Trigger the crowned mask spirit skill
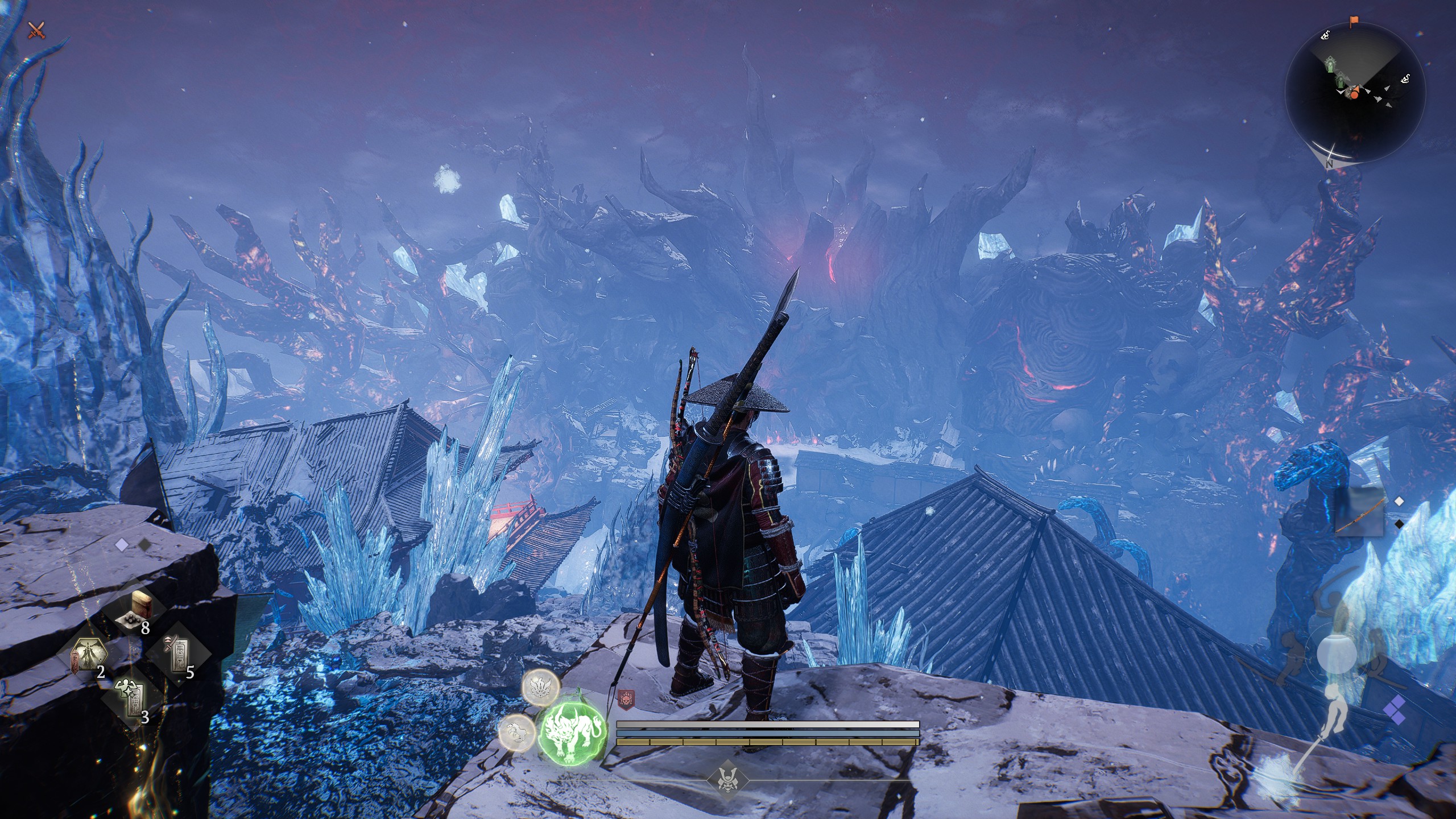Image resolution: width=1456 pixels, height=819 pixels. coord(540,686)
